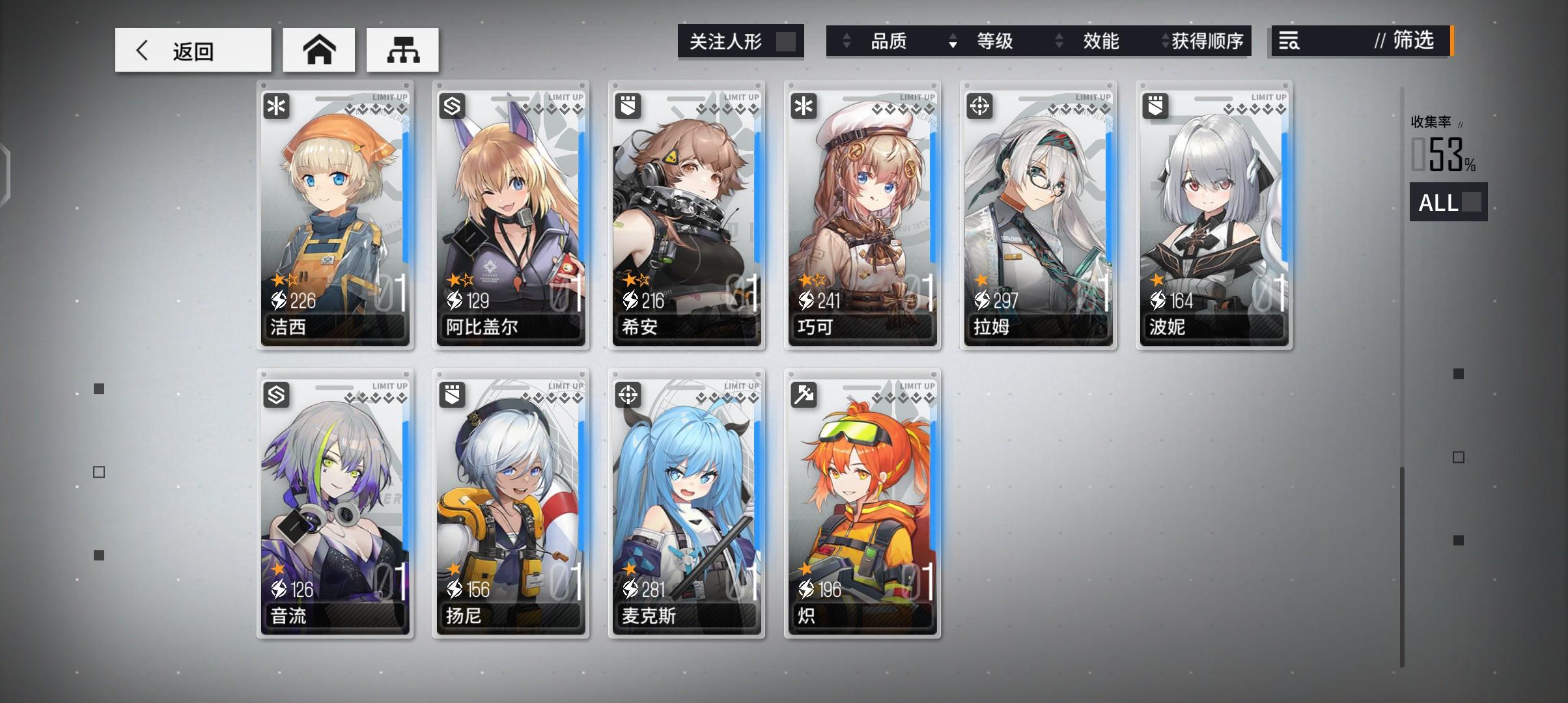1568x703 pixels.
Task: Expand the 等级 sorting selector
Action: pos(953,41)
